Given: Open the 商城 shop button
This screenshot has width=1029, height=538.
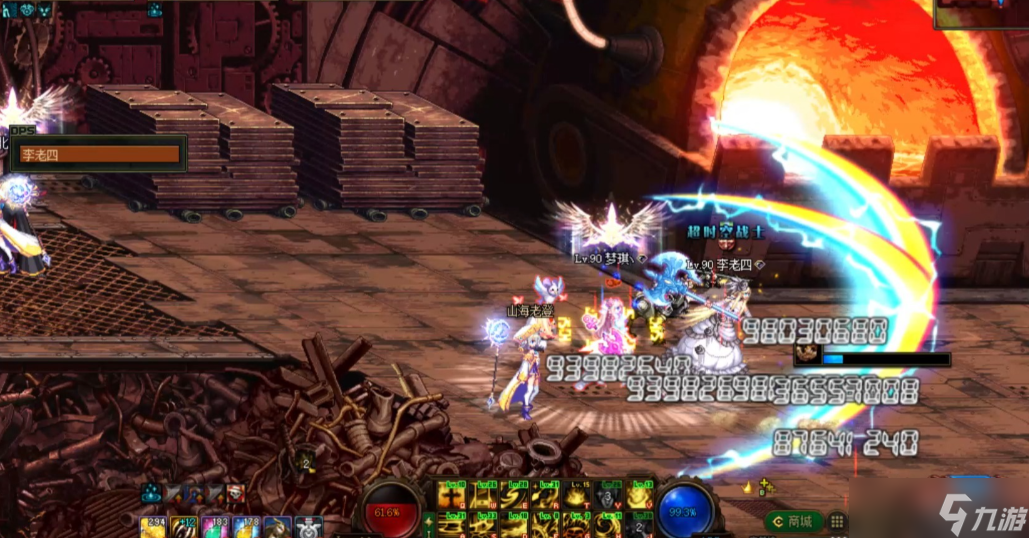Looking at the screenshot, I should pyautogui.click(x=795, y=521).
